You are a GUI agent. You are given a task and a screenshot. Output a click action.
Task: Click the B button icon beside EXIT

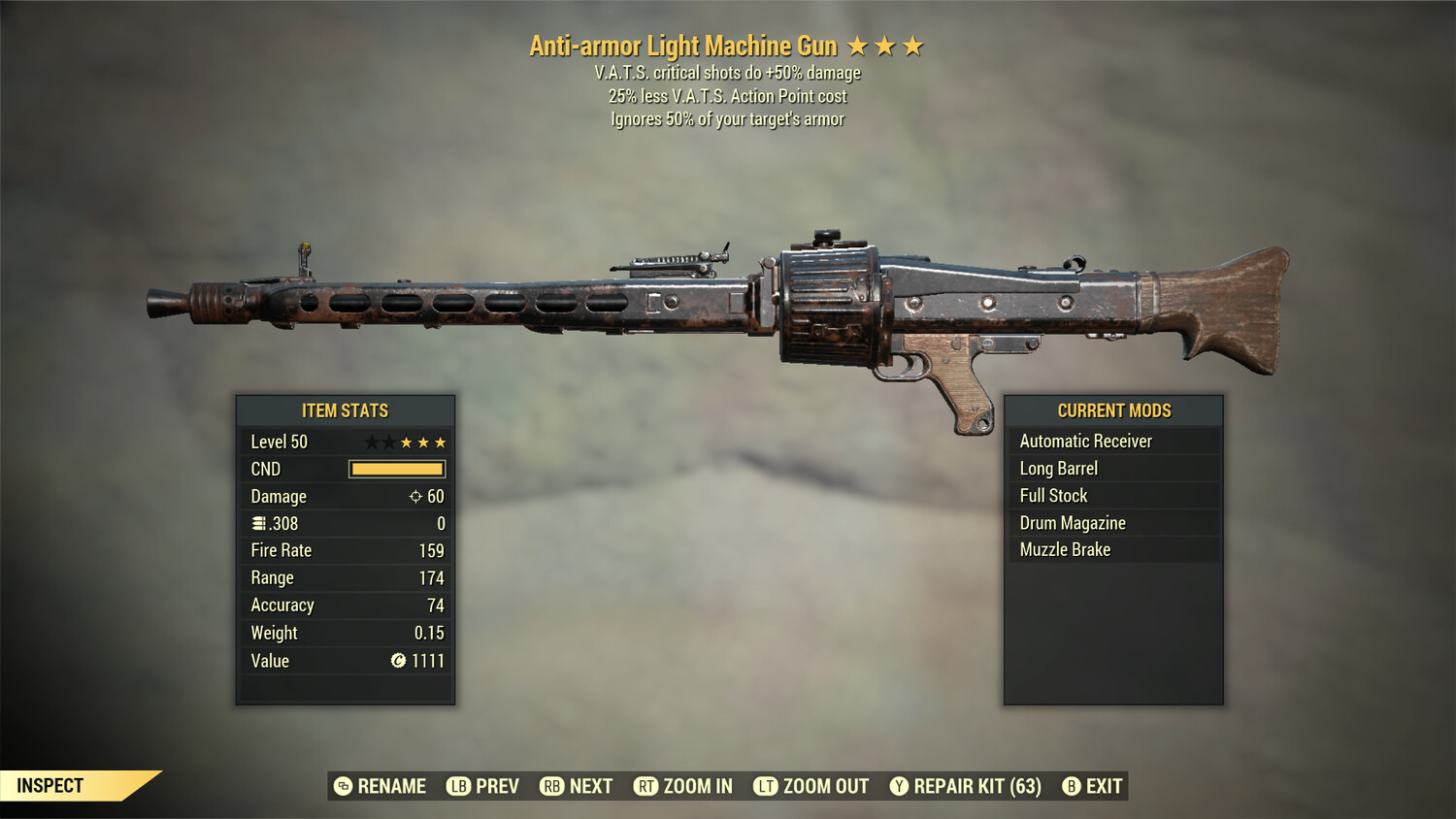[x=1072, y=786]
